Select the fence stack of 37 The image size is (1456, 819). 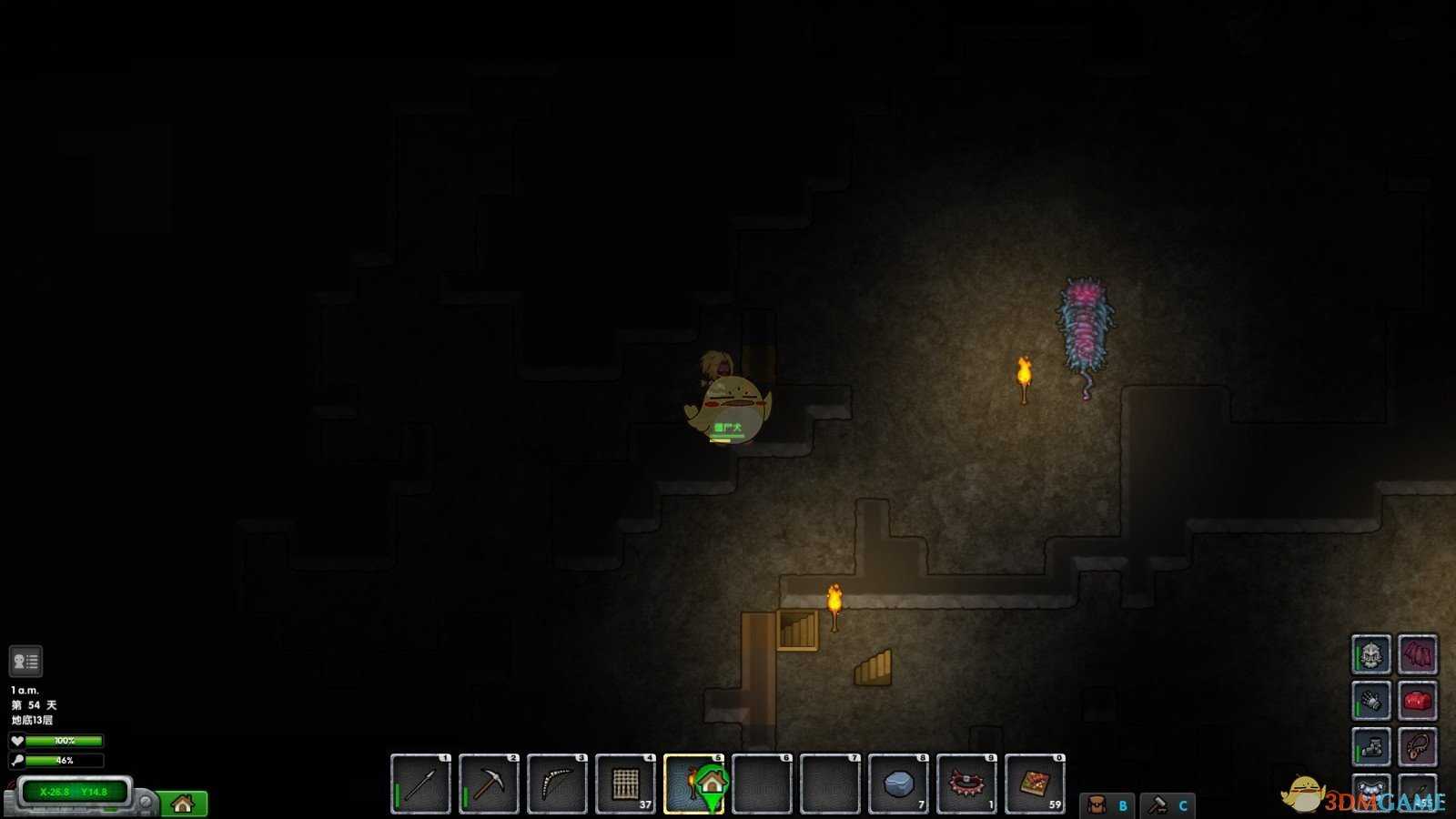click(x=625, y=784)
